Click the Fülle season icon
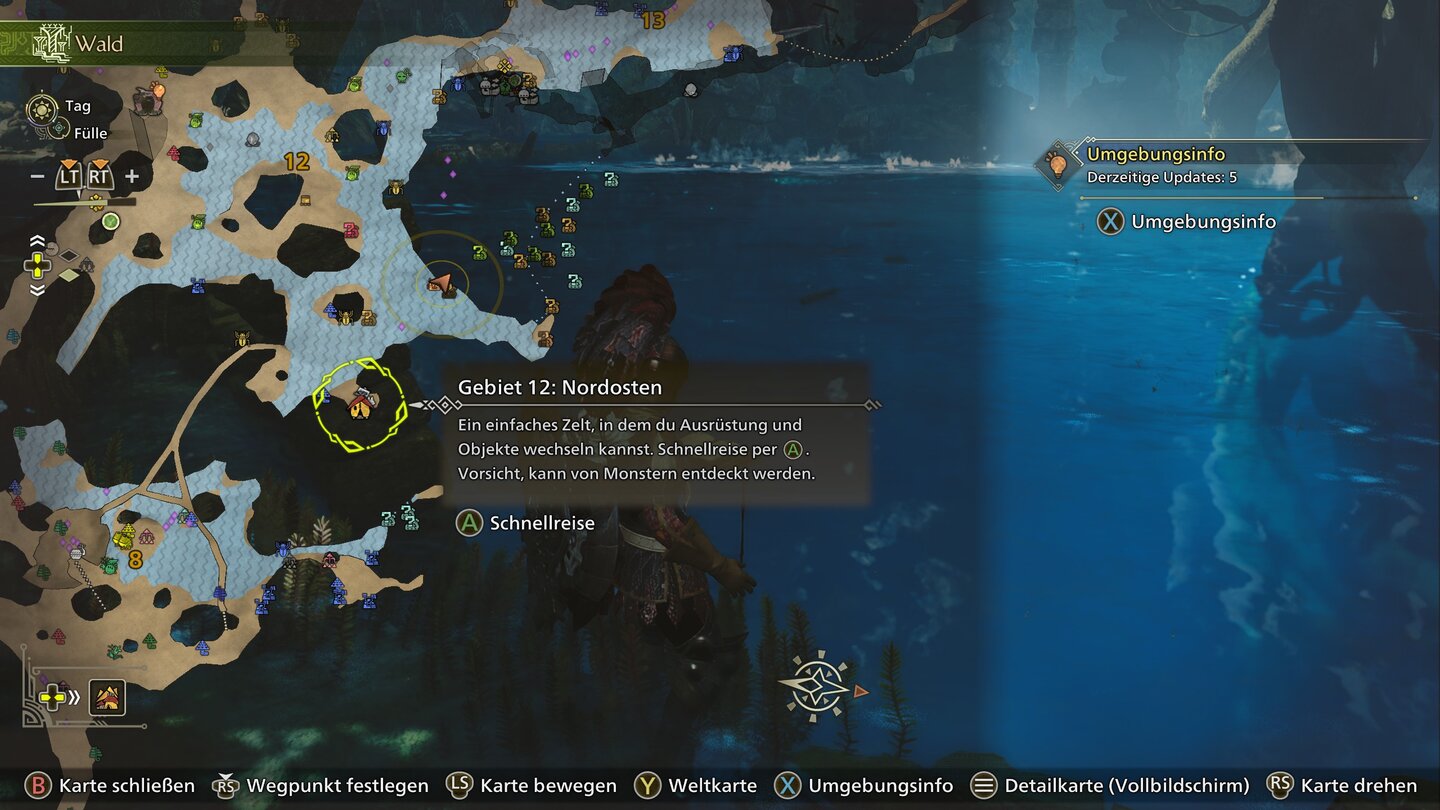This screenshot has height=810, width=1440. click(x=59, y=129)
